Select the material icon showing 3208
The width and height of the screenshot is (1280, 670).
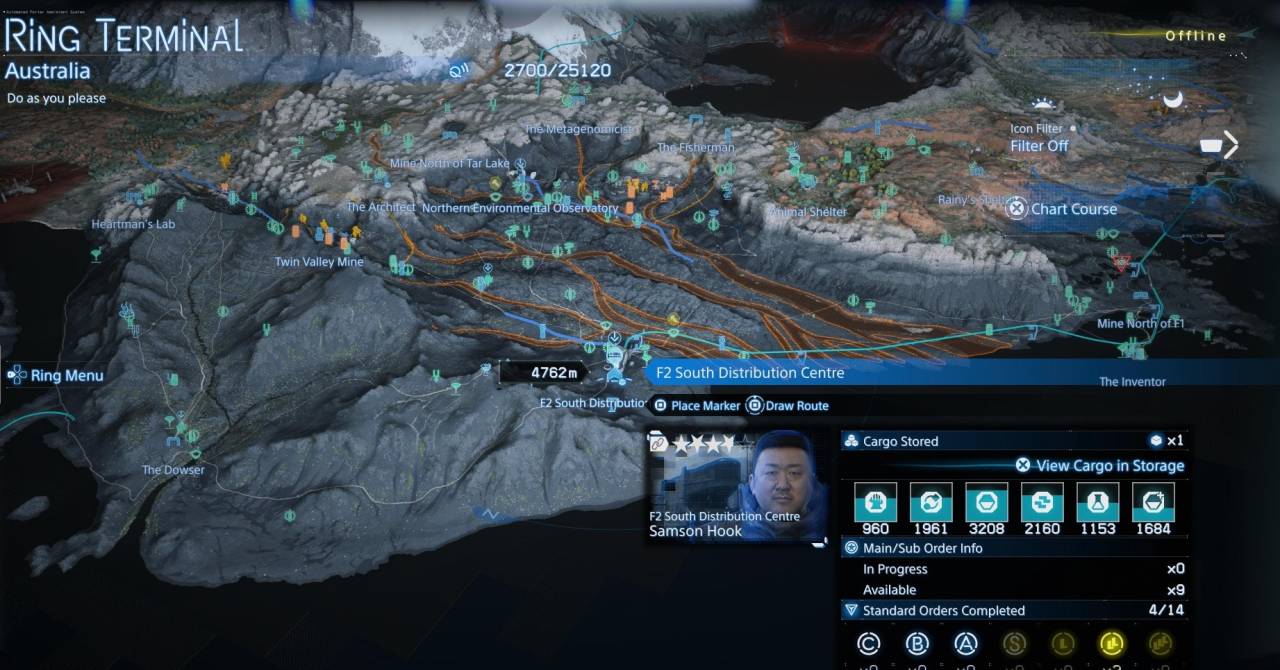[x=986, y=502]
